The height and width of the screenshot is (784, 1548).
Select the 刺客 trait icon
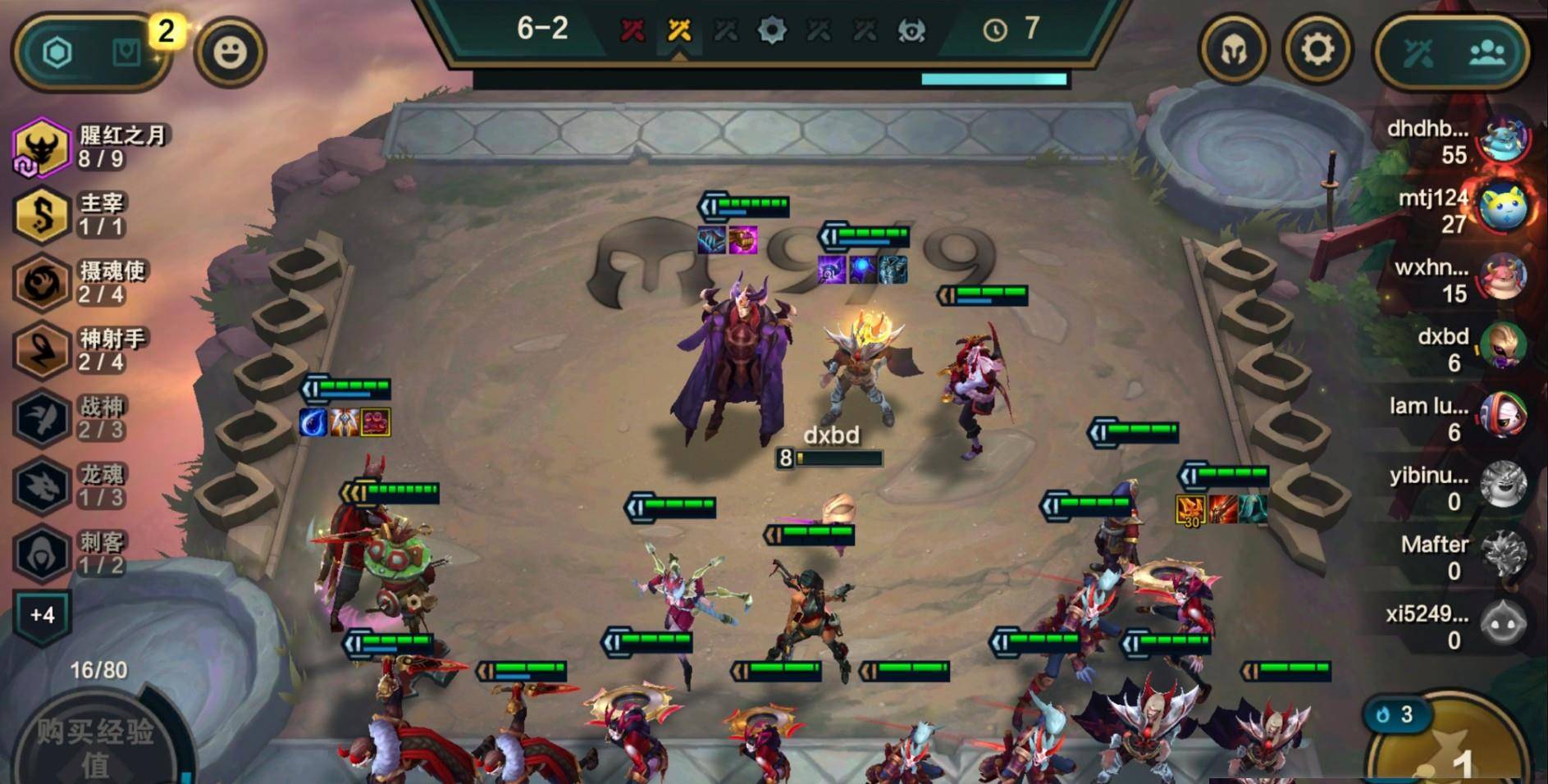click(x=41, y=554)
